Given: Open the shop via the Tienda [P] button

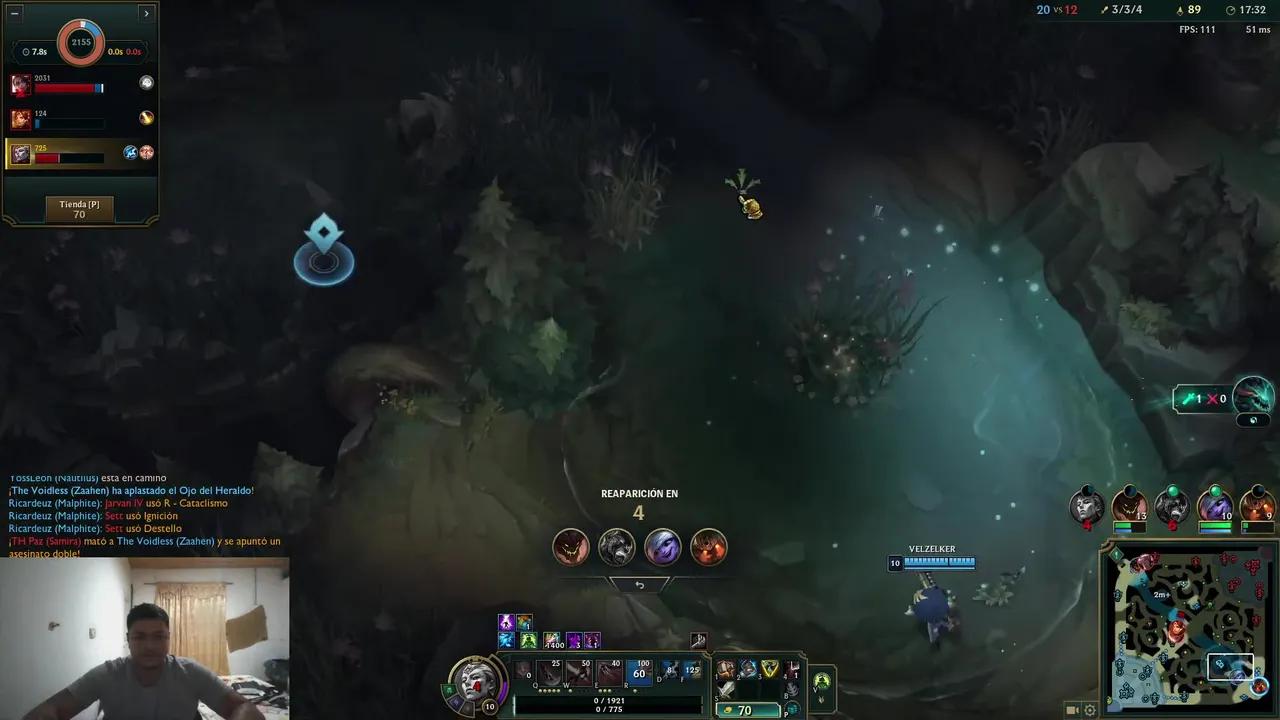Looking at the screenshot, I should click(78, 209).
